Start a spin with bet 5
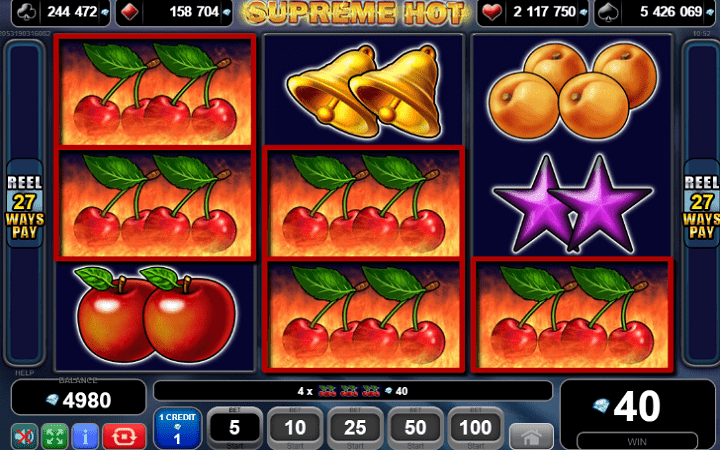This screenshot has height=450, width=720. 234,427
